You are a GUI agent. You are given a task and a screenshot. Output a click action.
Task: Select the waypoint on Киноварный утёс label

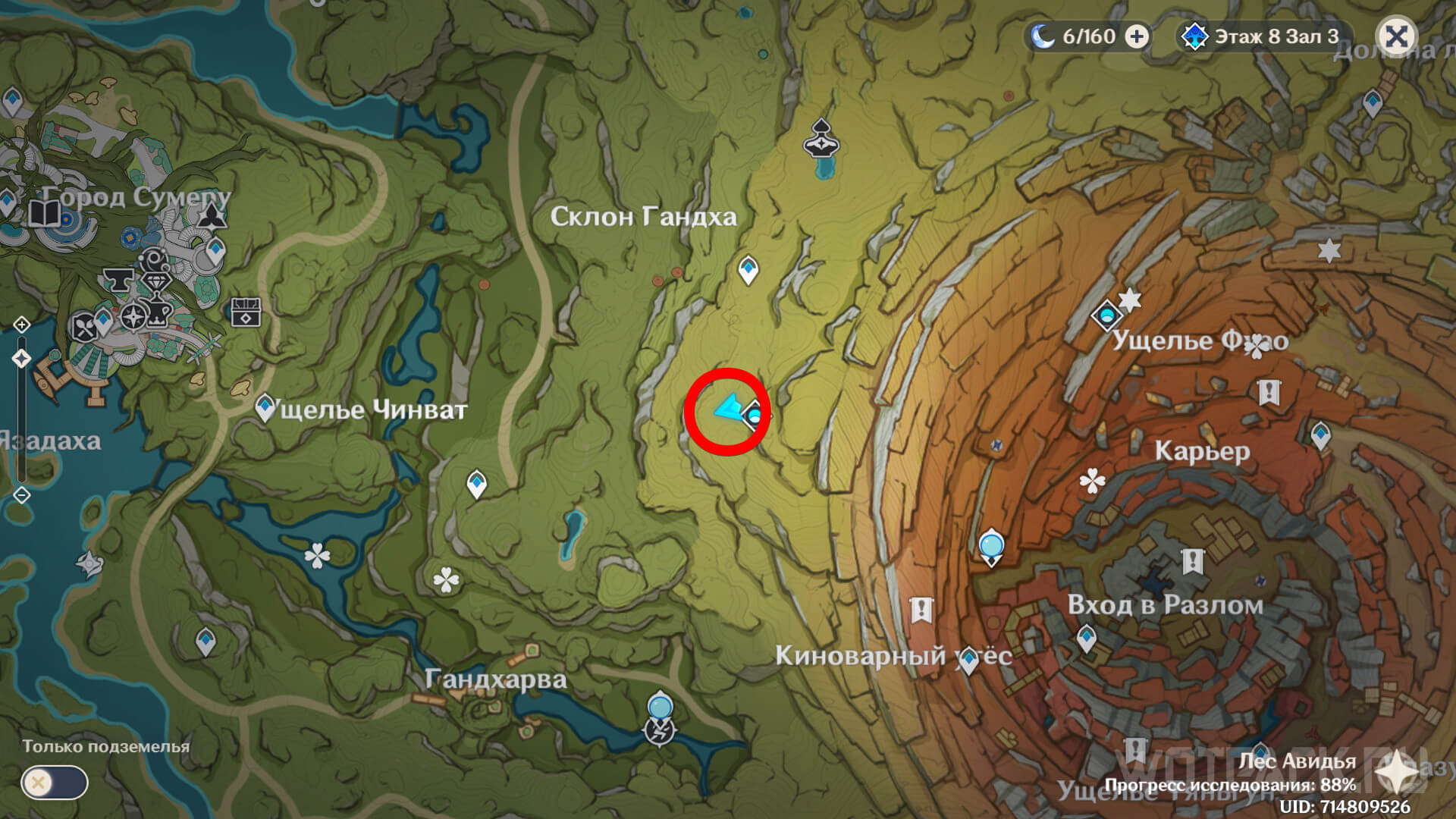968,660
